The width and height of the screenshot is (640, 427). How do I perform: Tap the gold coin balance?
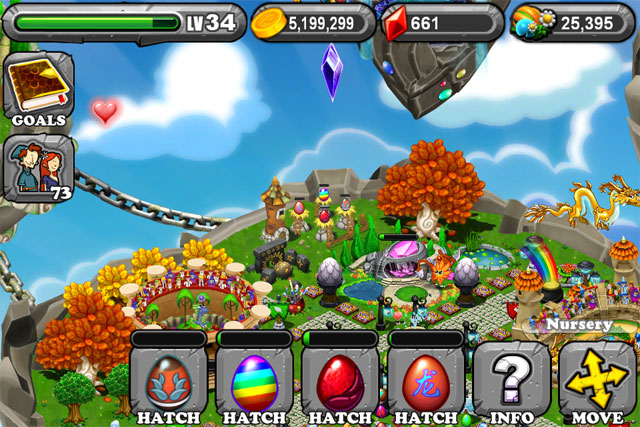point(313,23)
